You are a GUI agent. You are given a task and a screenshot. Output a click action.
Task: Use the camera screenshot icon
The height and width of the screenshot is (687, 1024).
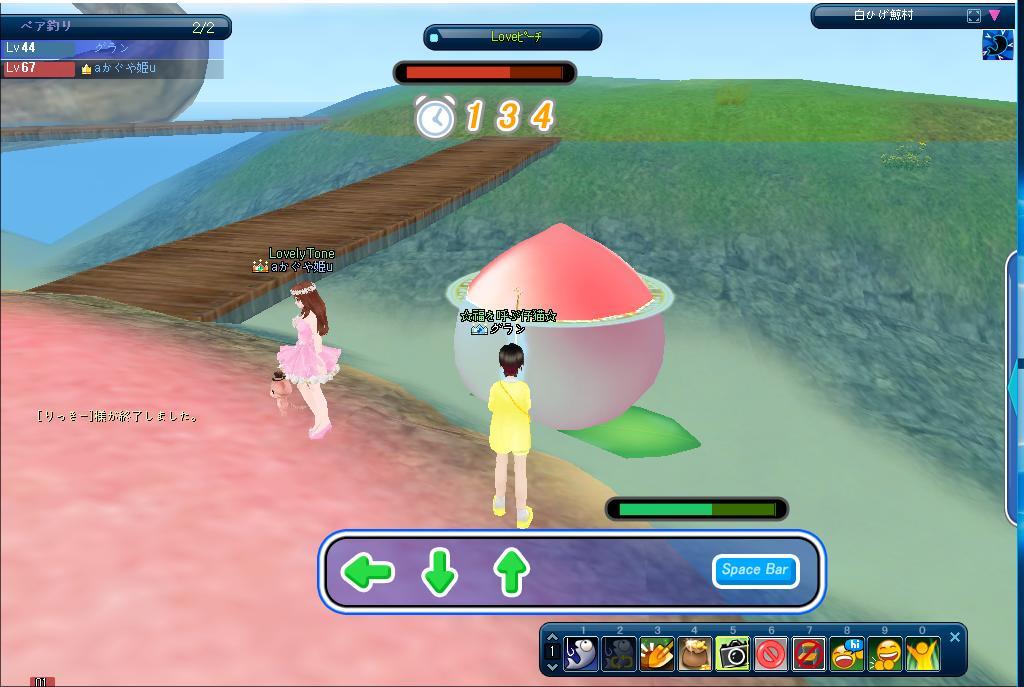[x=733, y=654]
